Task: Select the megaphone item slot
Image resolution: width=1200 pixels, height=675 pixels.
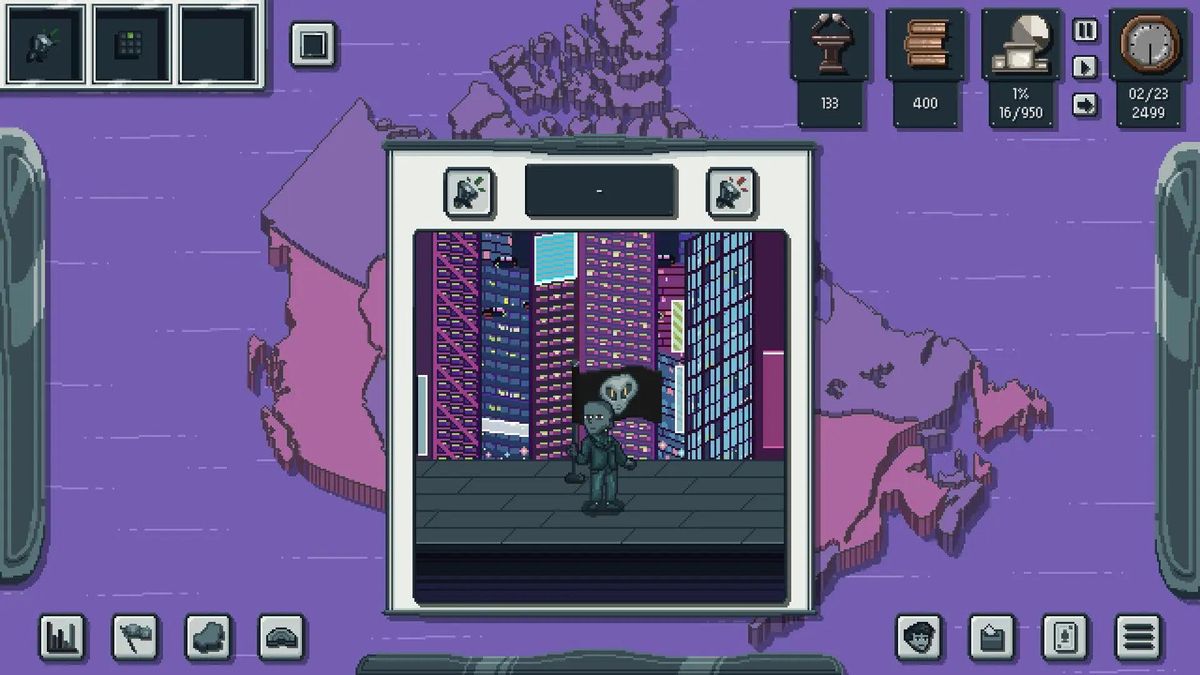Action: pos(42,45)
